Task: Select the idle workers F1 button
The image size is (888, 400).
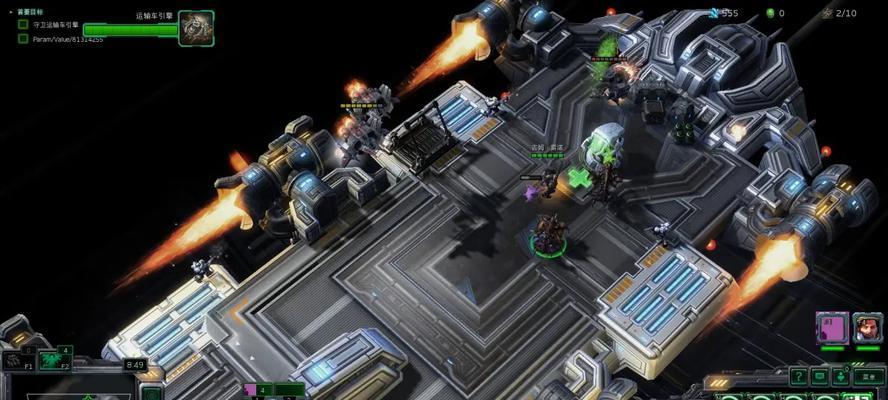Action: point(16,360)
